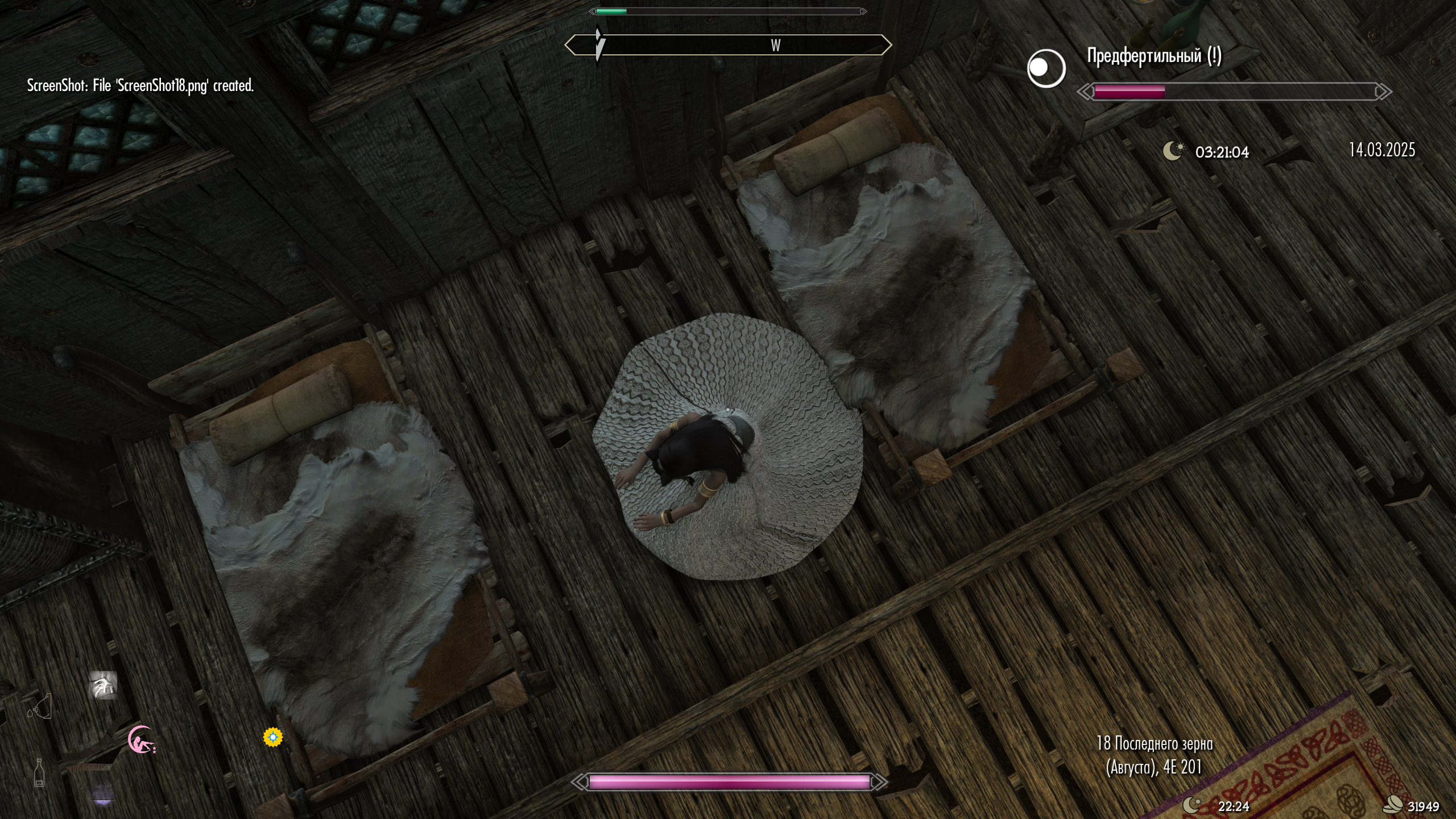Viewport: 1456px width, 819px height.
Task: Click the faded purple orb status icon
Action: click(x=102, y=796)
